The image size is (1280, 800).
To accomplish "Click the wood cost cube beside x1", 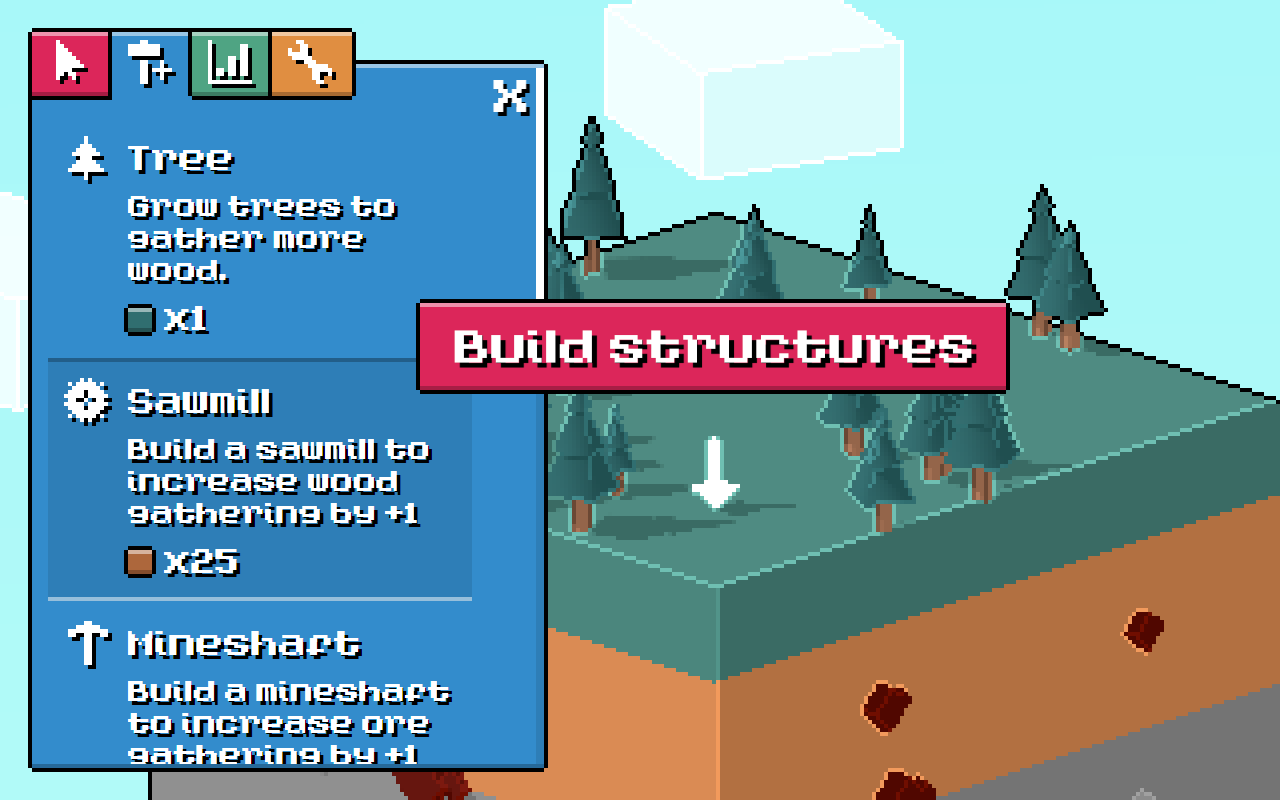I will click(141, 322).
